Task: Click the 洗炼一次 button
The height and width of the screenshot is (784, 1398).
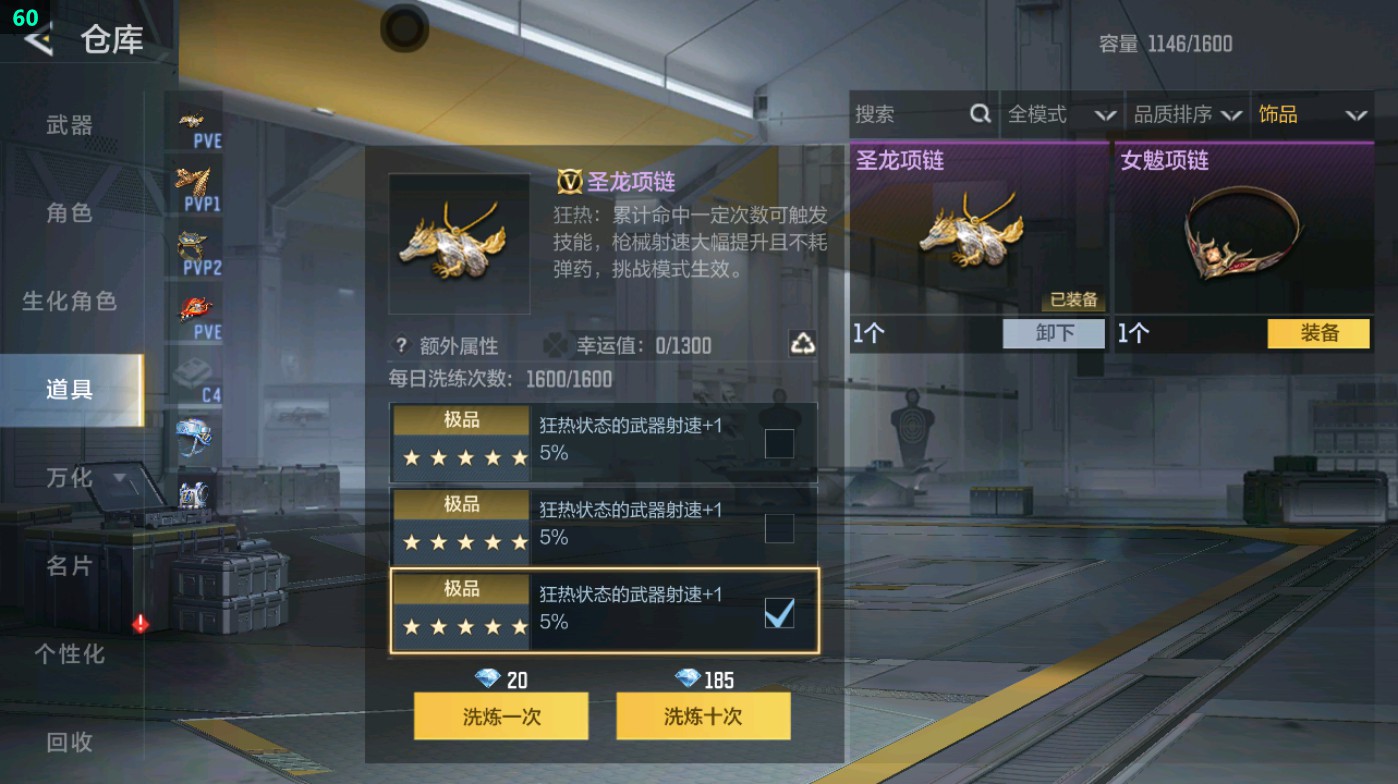Action: (x=500, y=716)
